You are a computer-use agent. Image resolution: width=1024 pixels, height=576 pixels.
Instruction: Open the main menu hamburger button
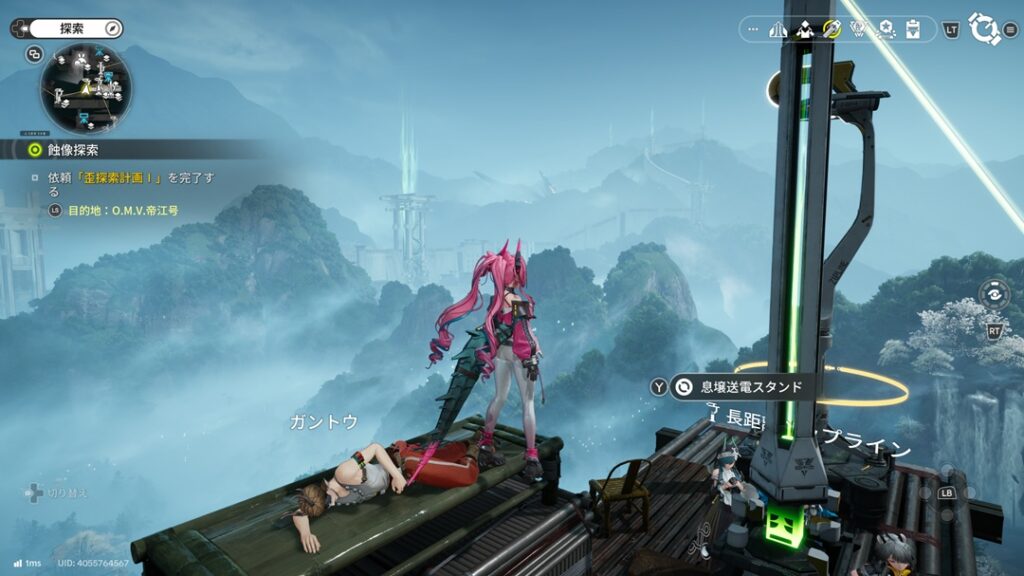click(x=1011, y=30)
